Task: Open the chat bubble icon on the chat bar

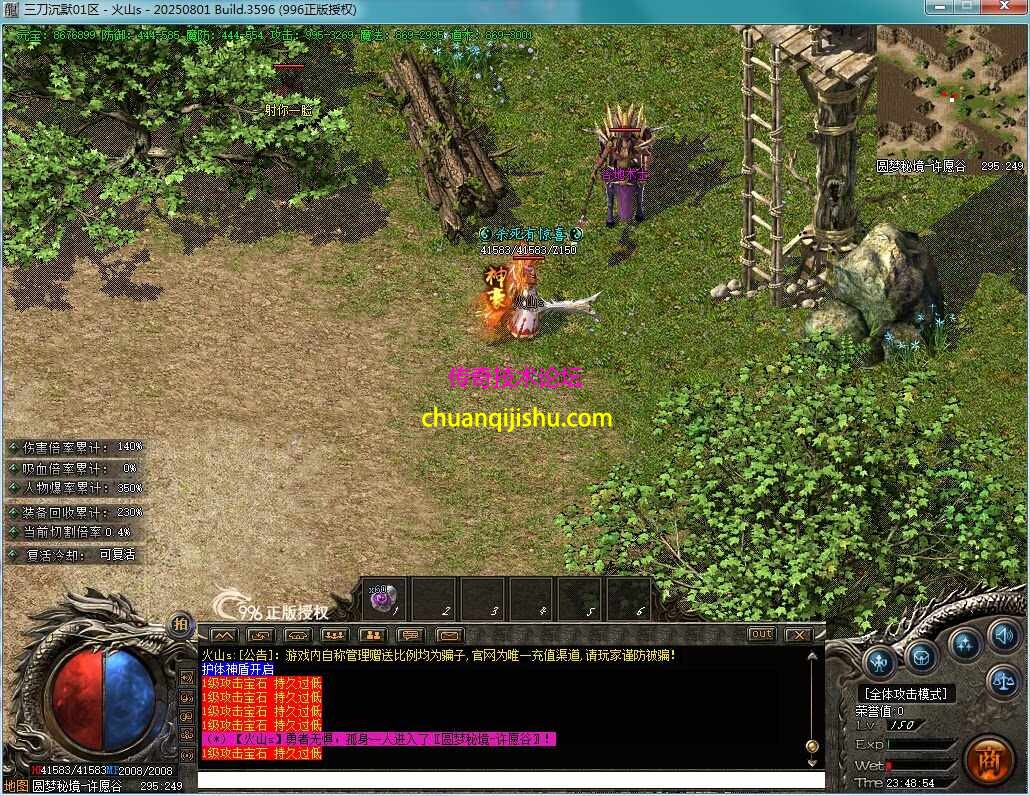Action: 410,634
